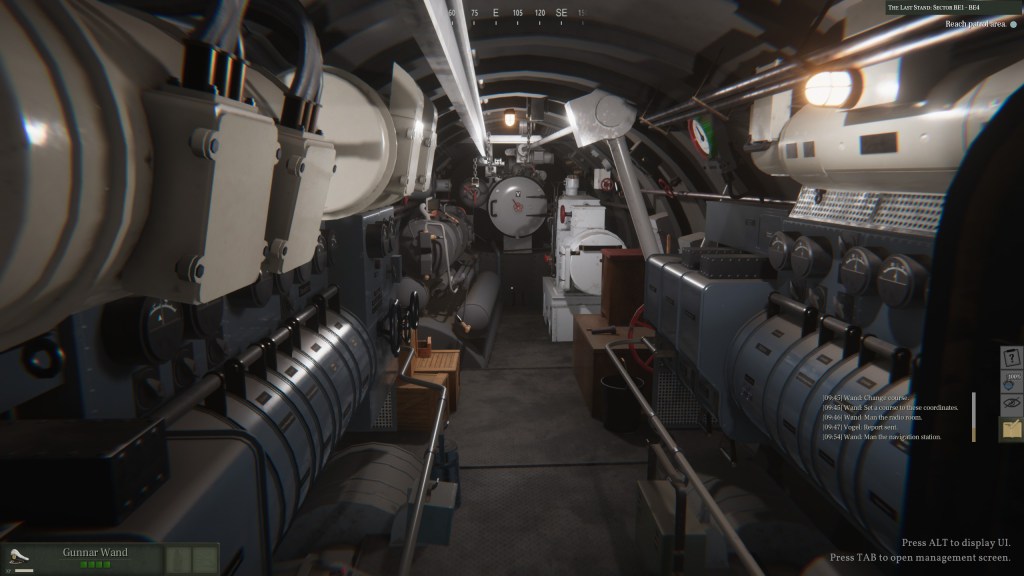Viewport: 1024px width, 576px height.
Task: Open the yellow folder tasks icon
Action: point(1011,429)
